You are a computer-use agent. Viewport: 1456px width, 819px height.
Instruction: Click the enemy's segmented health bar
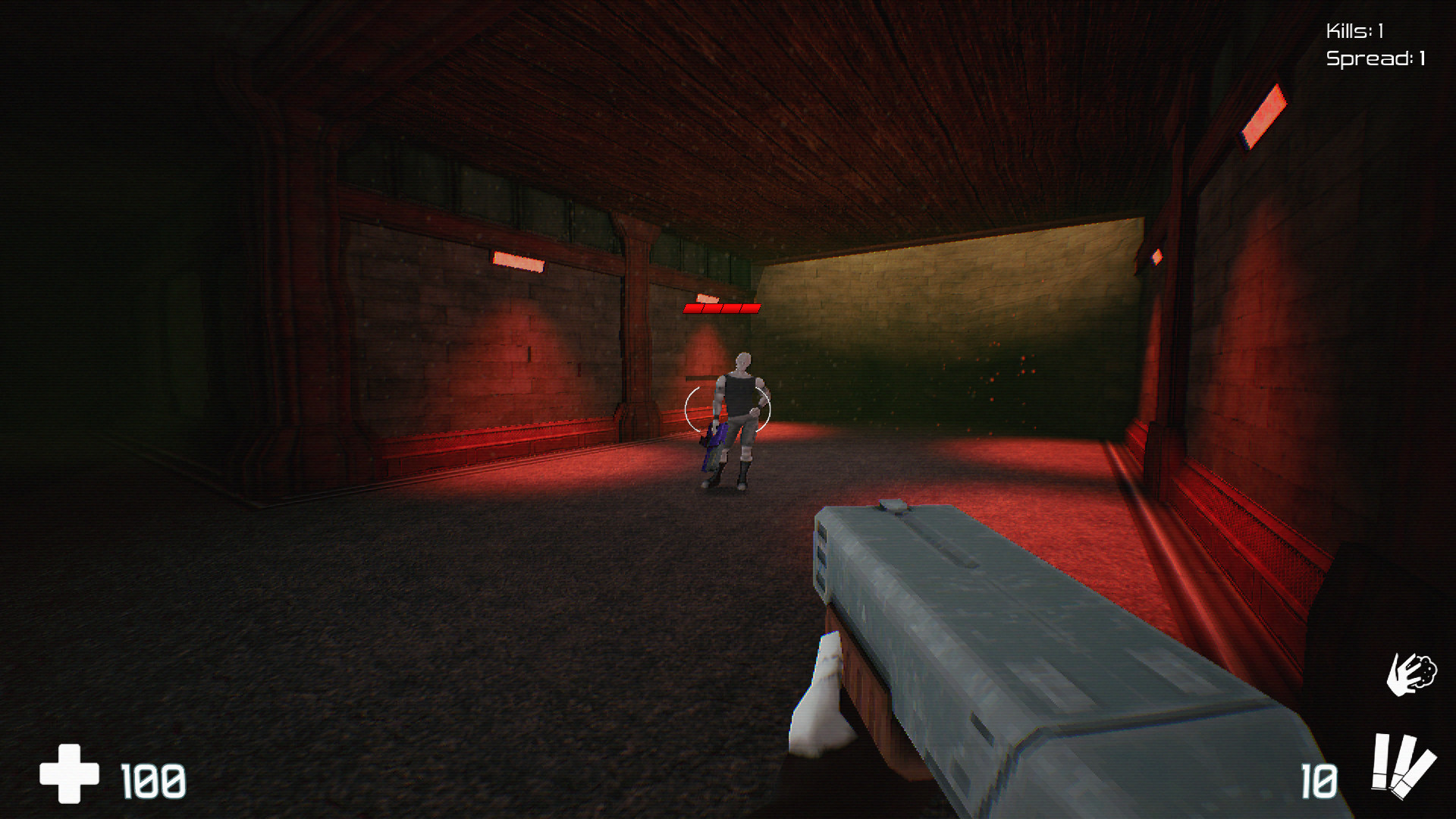click(720, 308)
